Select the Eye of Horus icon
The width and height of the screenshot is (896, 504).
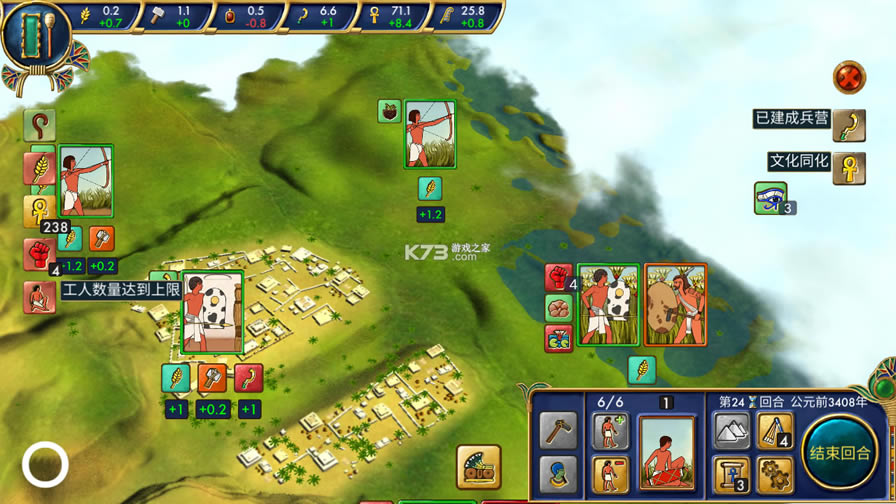(x=770, y=198)
